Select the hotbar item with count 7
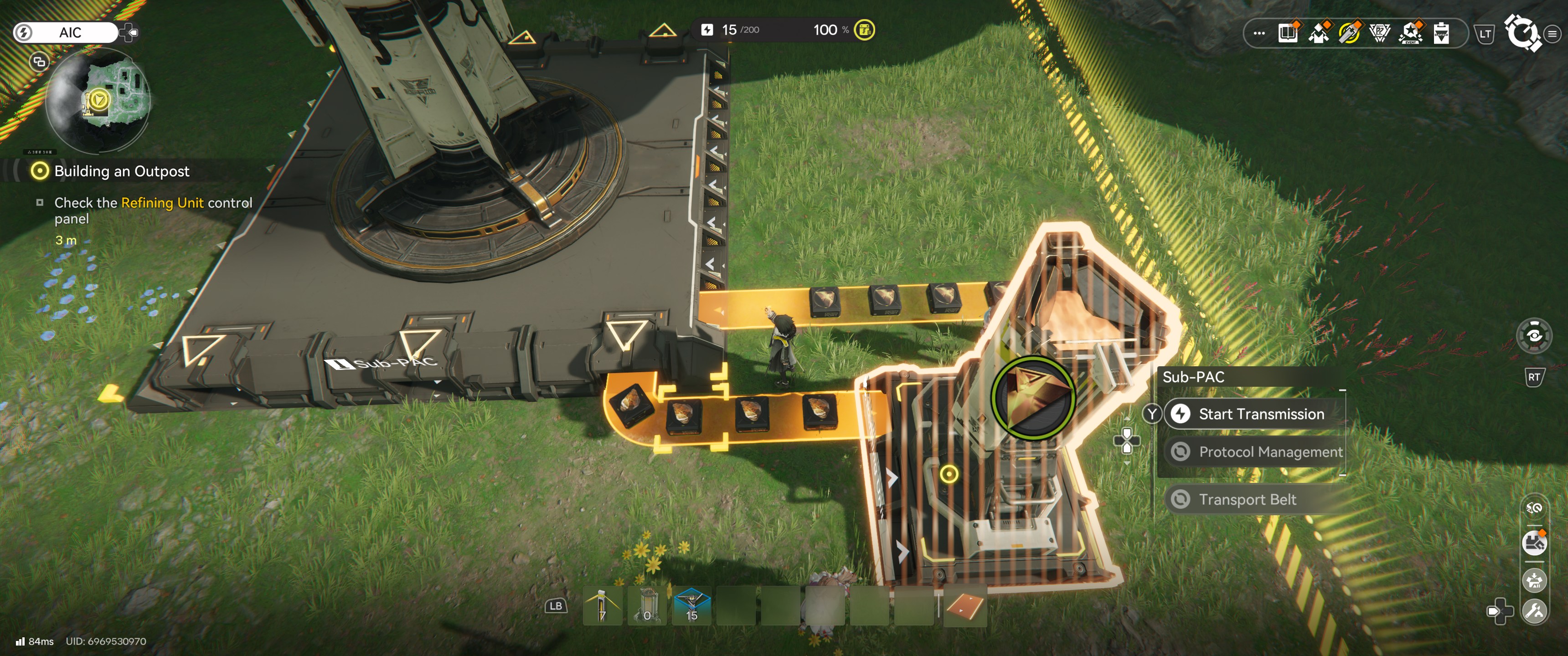This screenshot has height=656, width=1568. [x=602, y=606]
